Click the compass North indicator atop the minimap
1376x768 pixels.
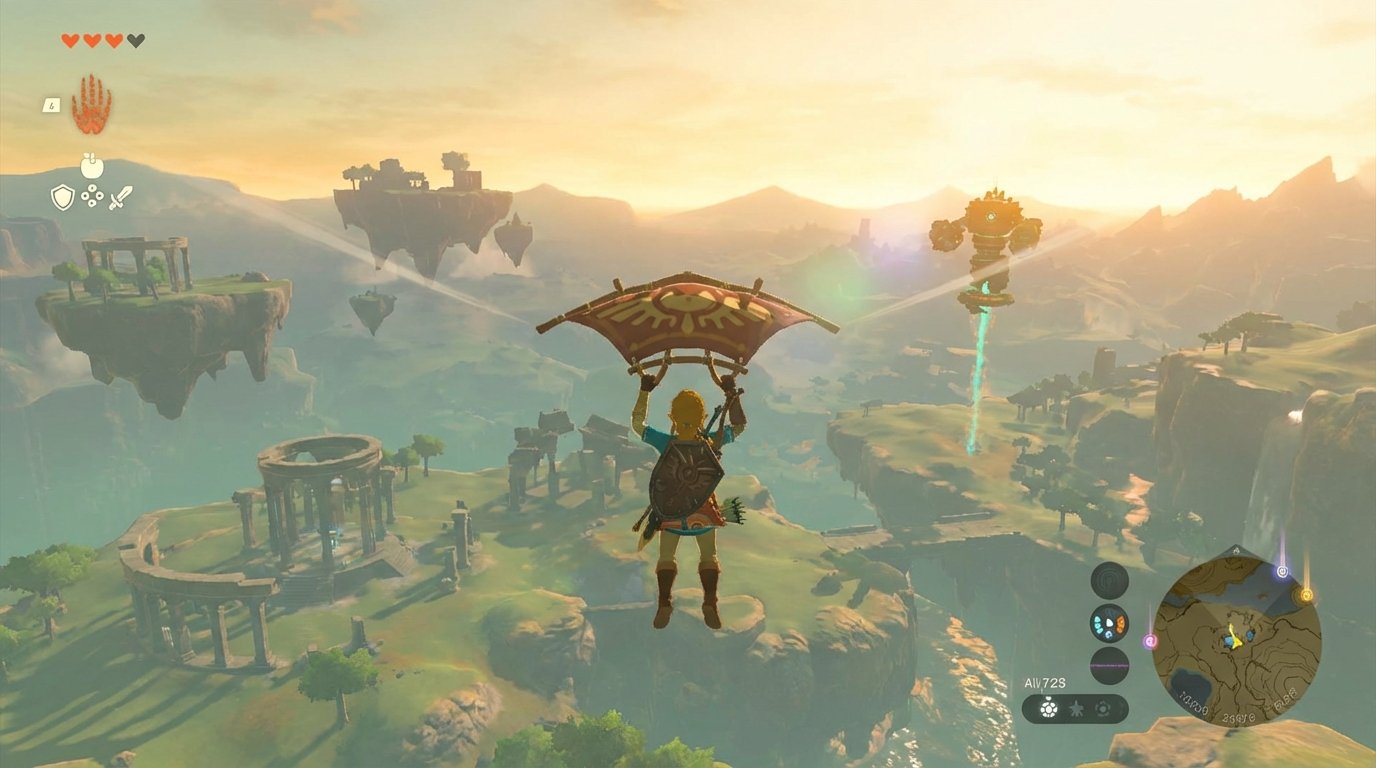tap(1236, 550)
